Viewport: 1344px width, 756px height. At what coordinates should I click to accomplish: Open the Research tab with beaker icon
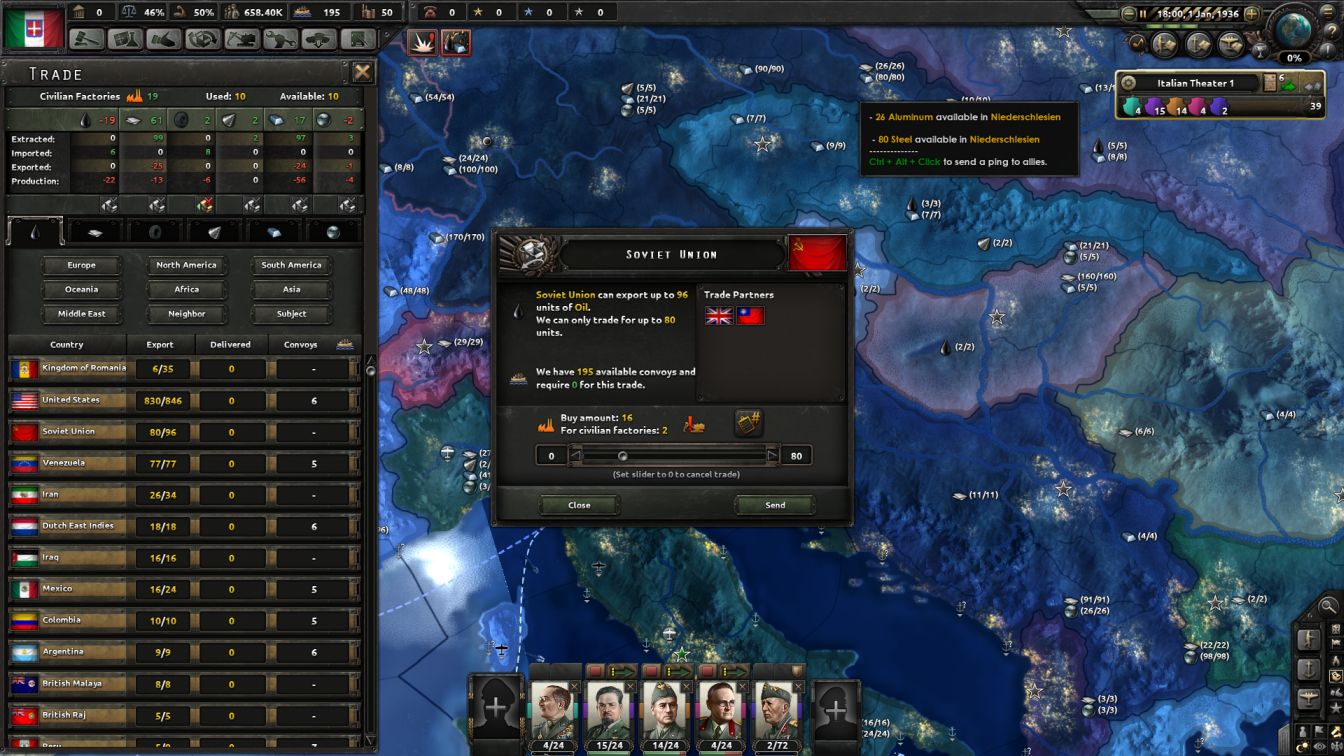123,40
